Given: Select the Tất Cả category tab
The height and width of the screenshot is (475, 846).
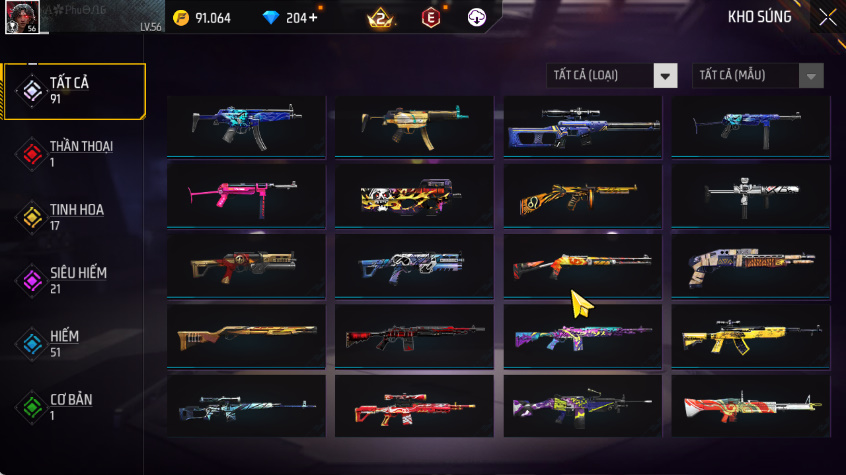Looking at the screenshot, I should (74, 91).
